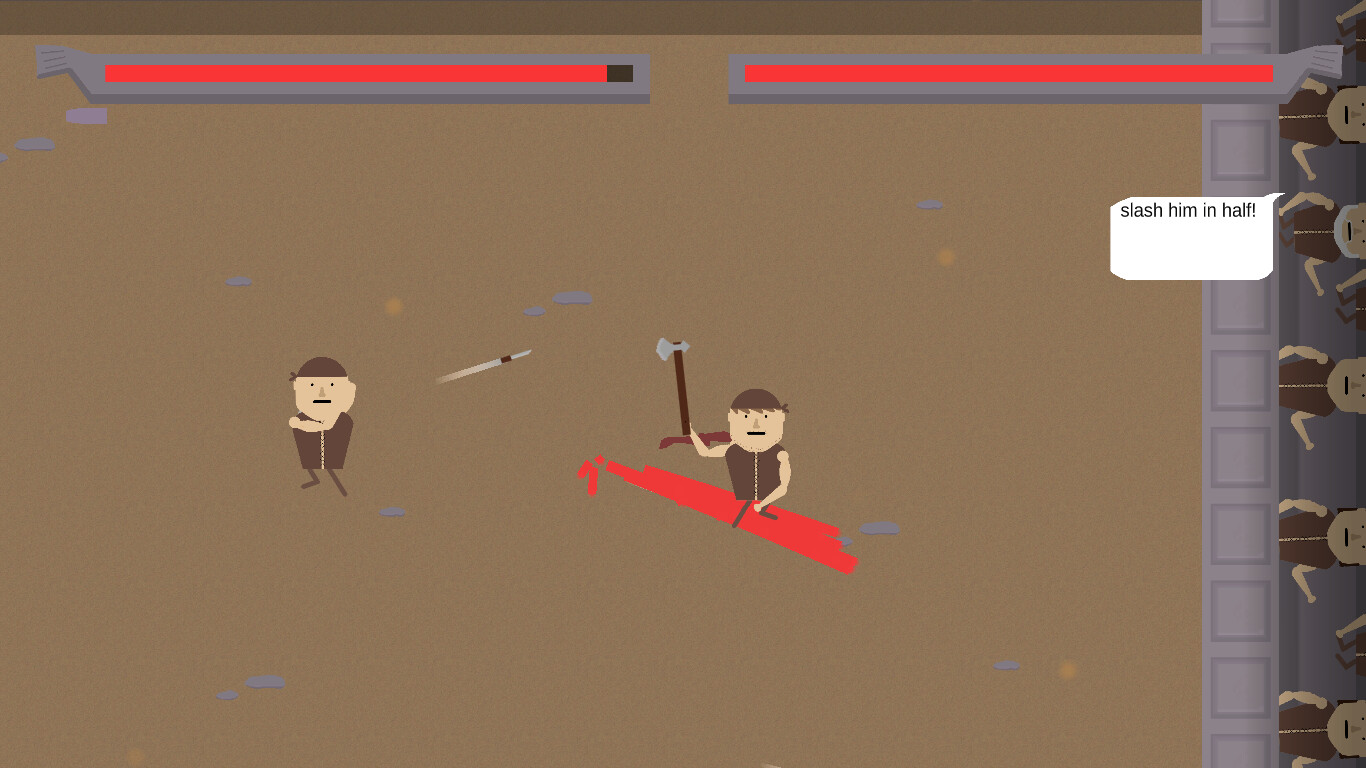Click the unarmed enemy fighter on the left
1366x768 pixels.
pos(322,420)
